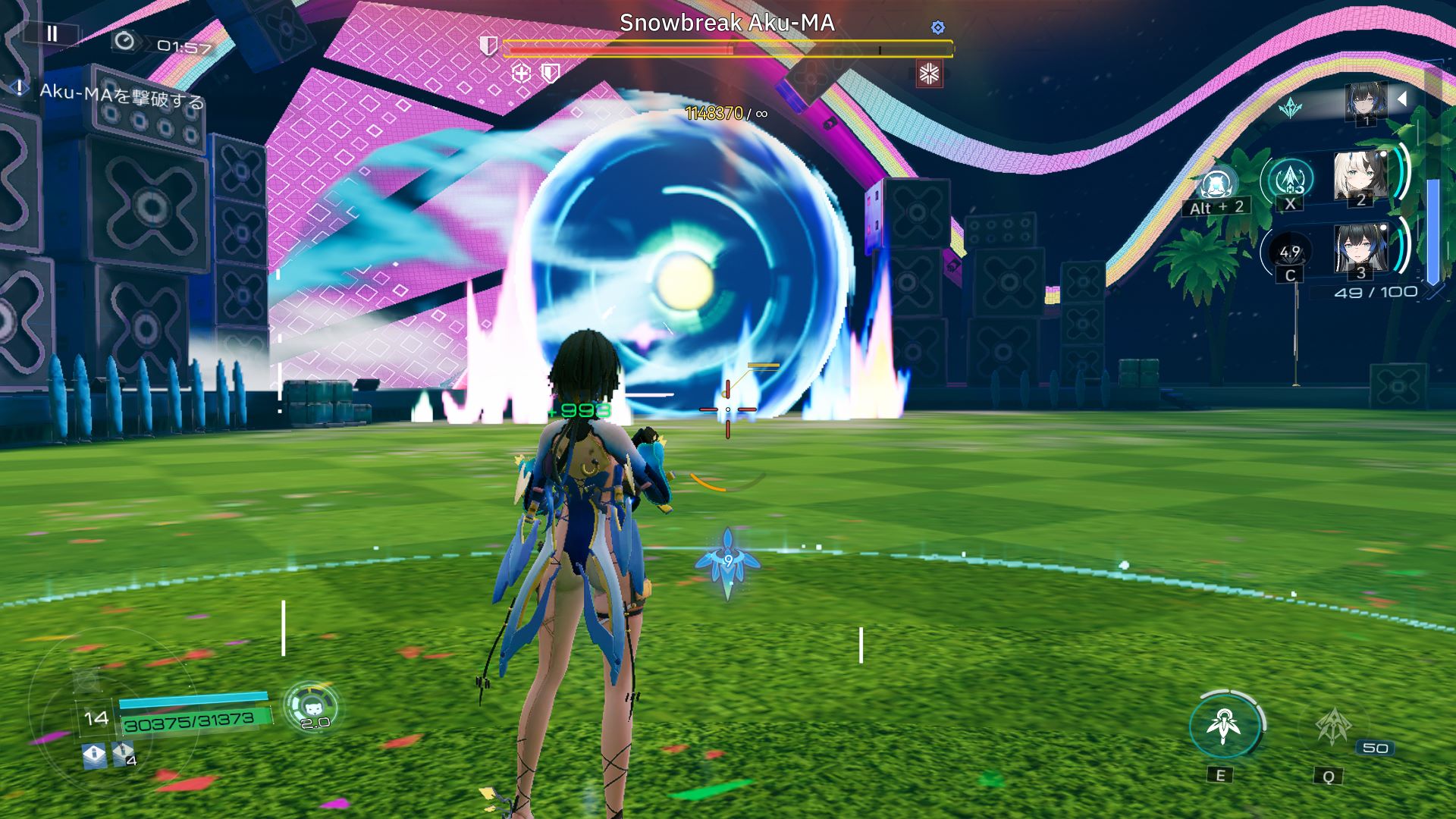Select the third squad member portrait

coord(1360,249)
